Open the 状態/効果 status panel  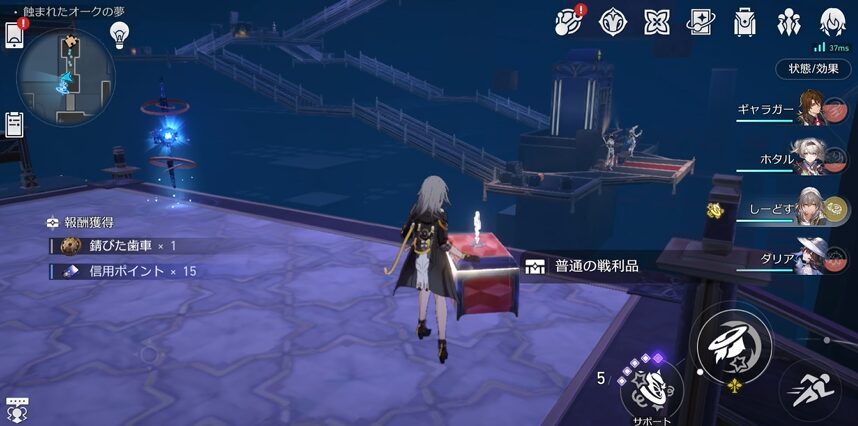(x=814, y=69)
